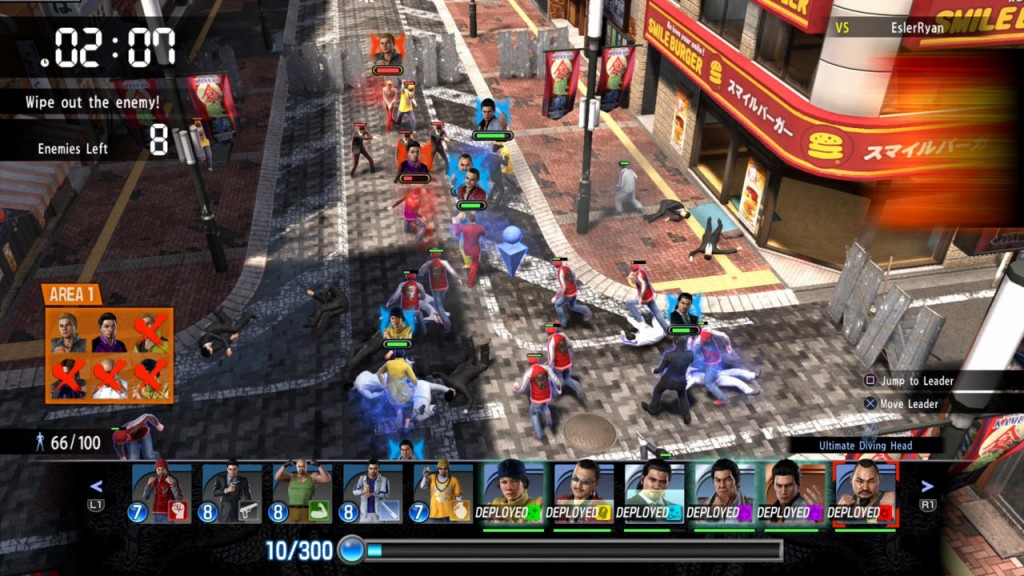This screenshot has height=576, width=1024.
Task: Select the yellow tracksuit unit card
Action: (443, 494)
